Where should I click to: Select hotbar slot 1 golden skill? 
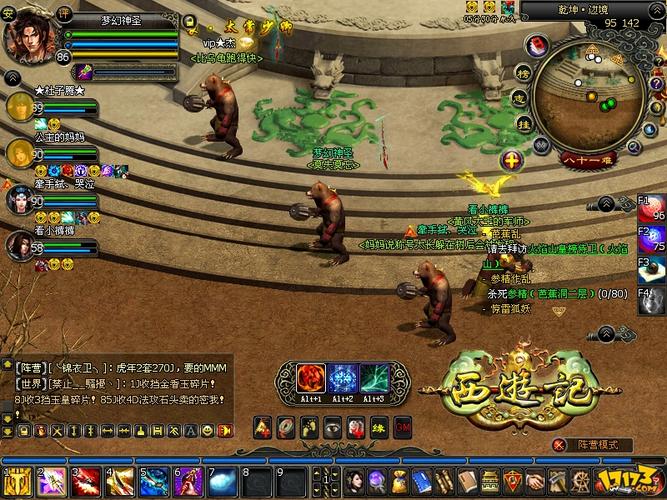click(19, 483)
